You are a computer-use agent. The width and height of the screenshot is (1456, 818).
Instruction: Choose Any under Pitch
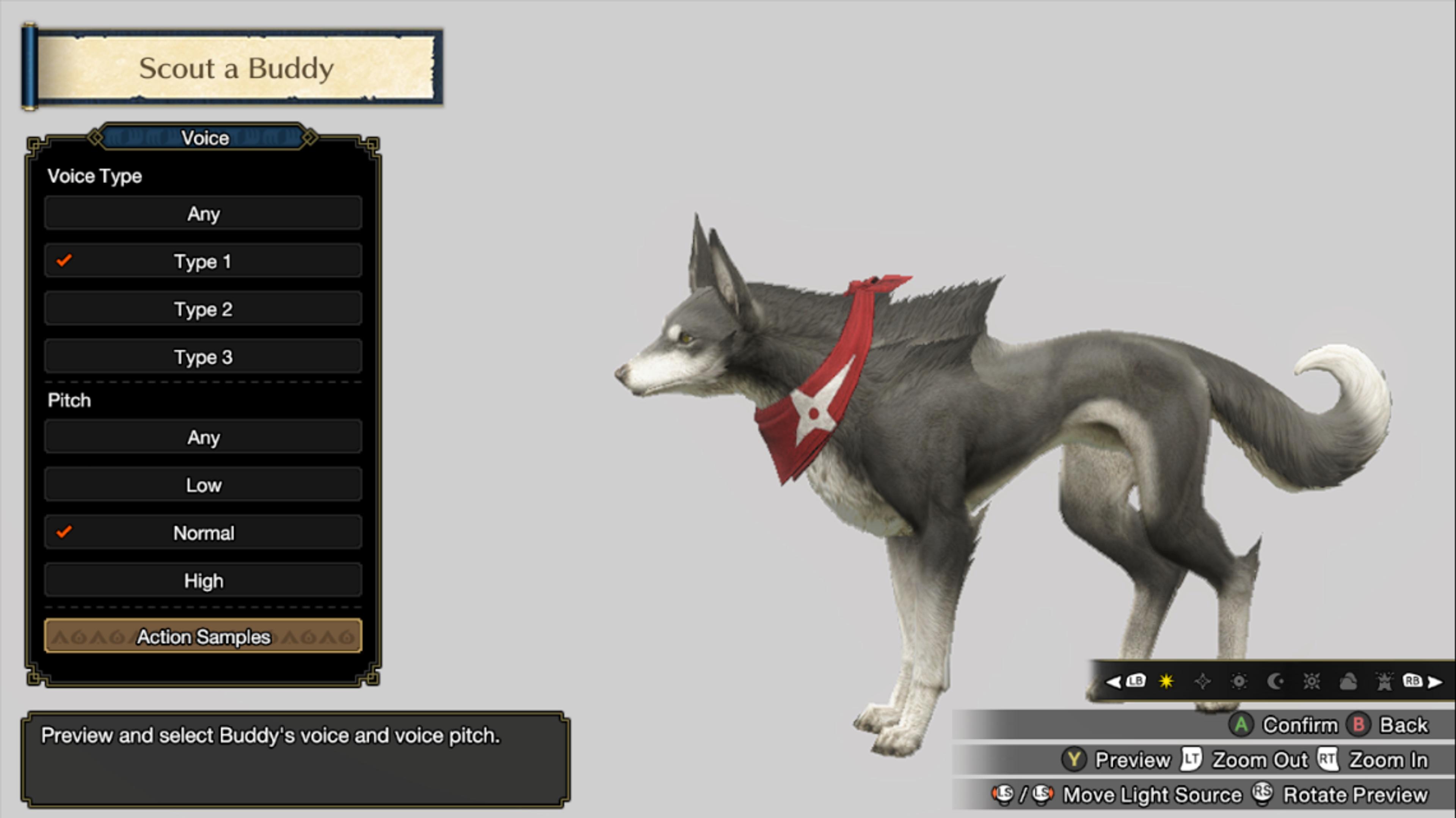coord(203,437)
